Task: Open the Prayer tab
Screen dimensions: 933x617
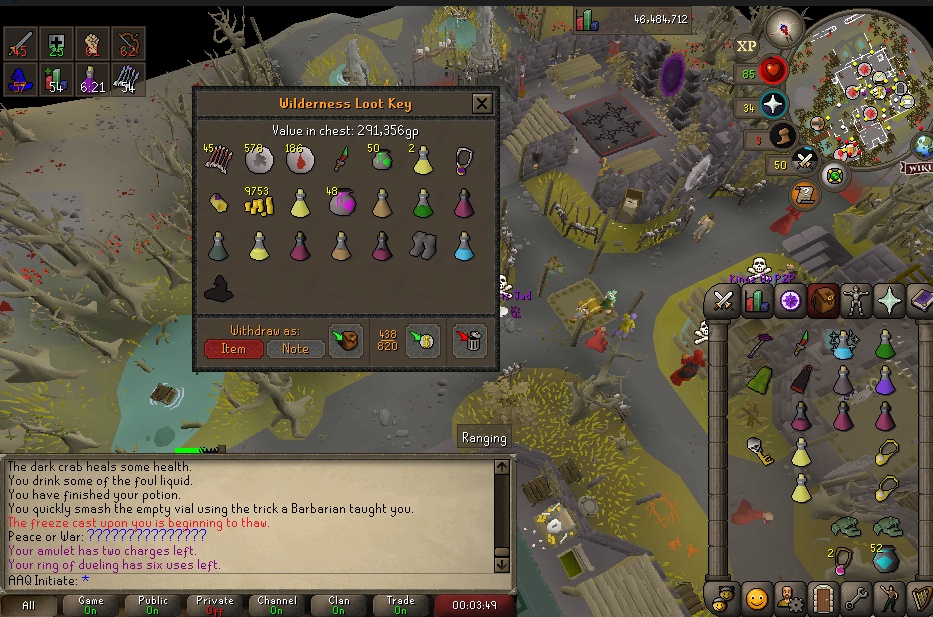Action: [x=888, y=300]
